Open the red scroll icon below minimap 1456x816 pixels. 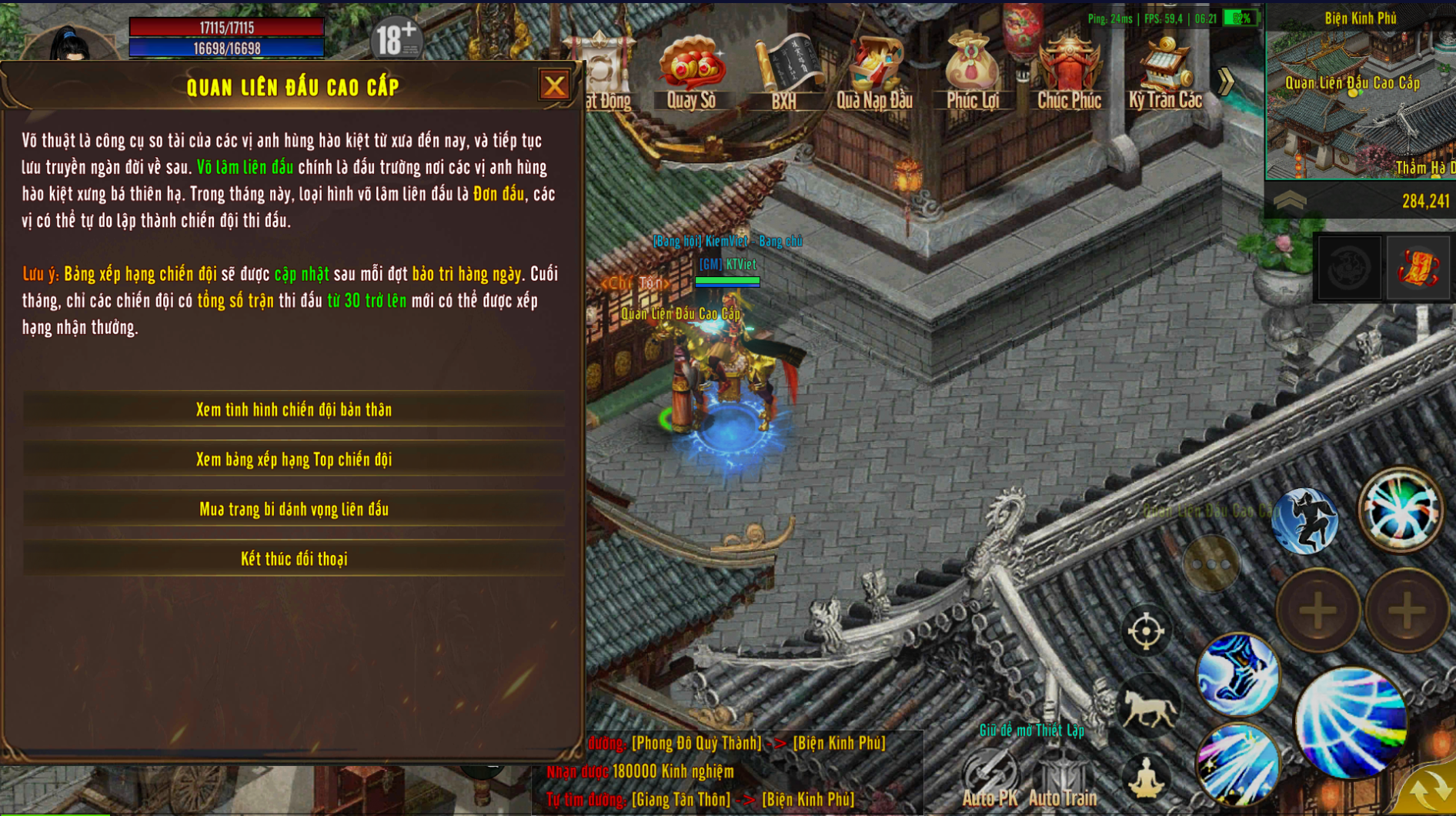[x=1418, y=269]
